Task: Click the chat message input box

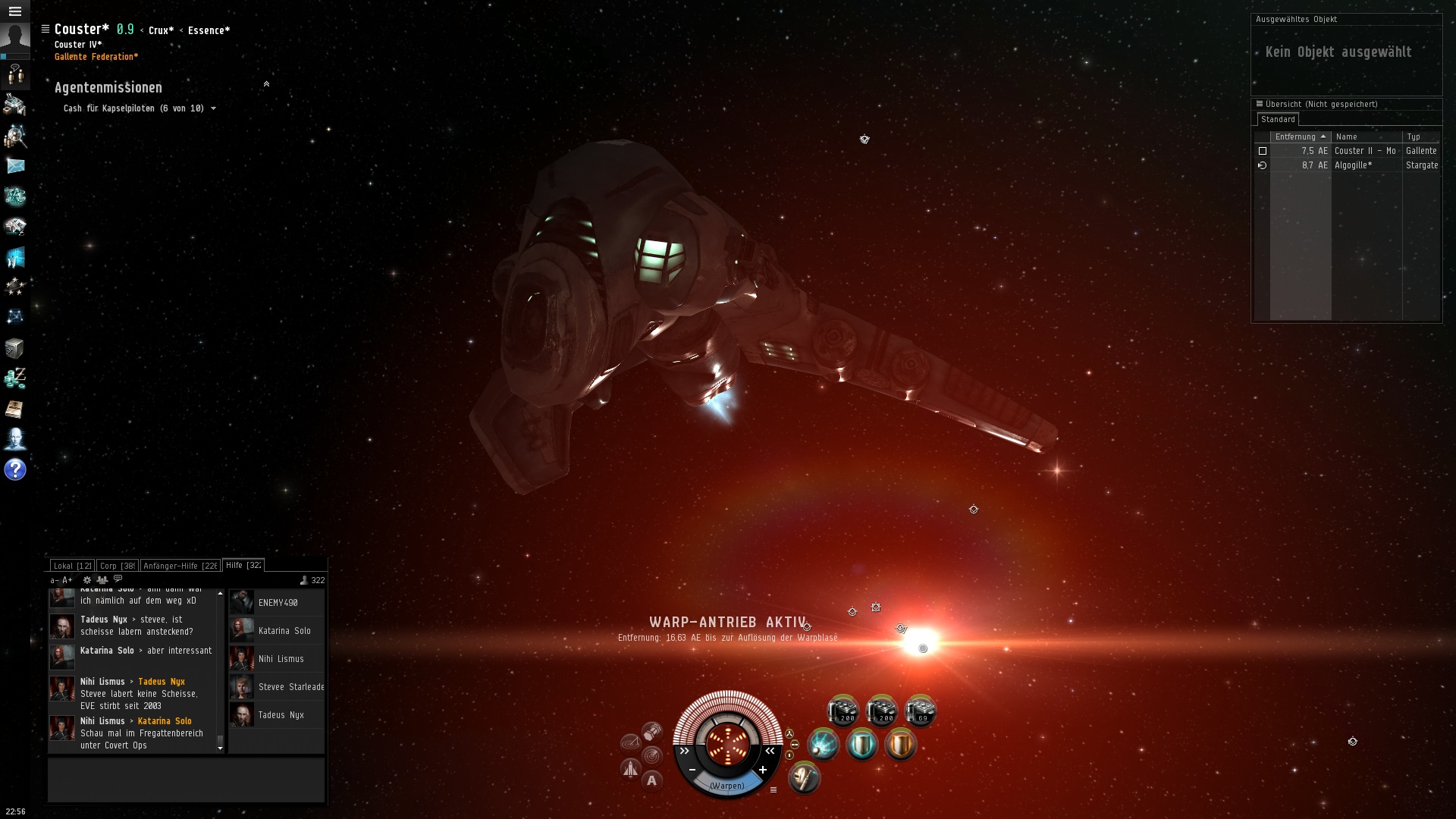Action: click(x=186, y=780)
